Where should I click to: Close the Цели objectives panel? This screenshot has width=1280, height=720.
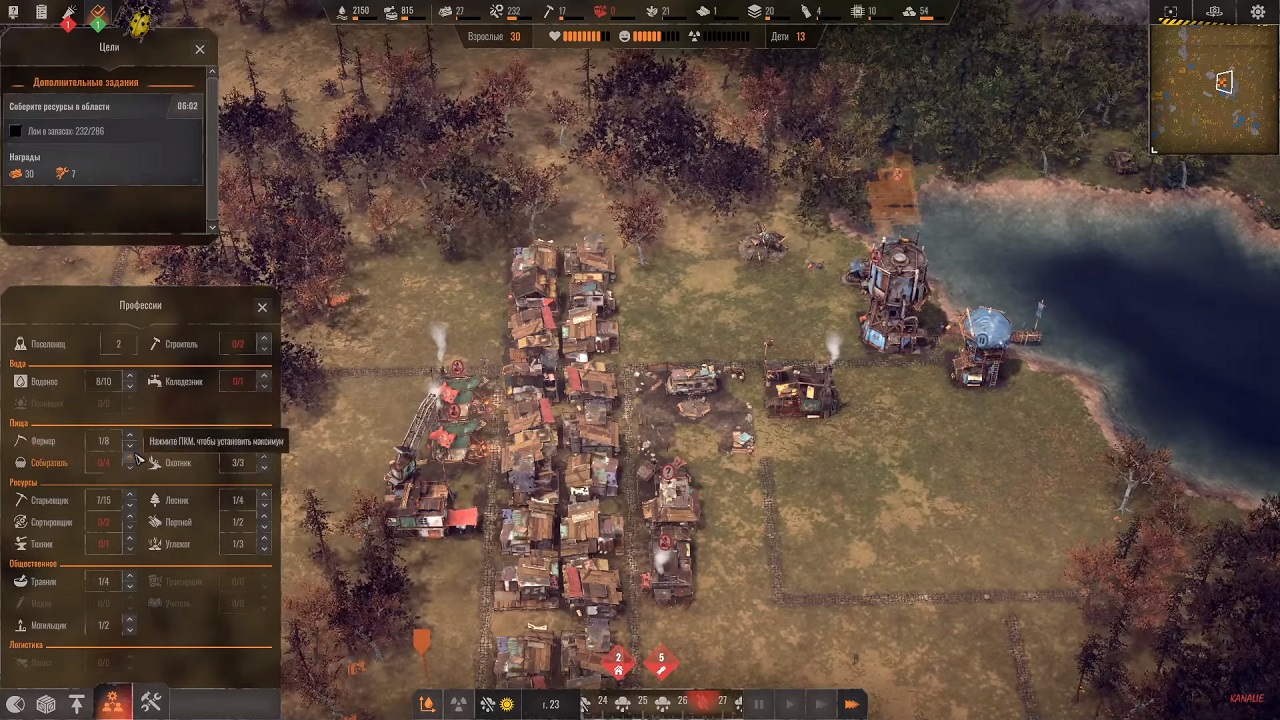(x=200, y=49)
